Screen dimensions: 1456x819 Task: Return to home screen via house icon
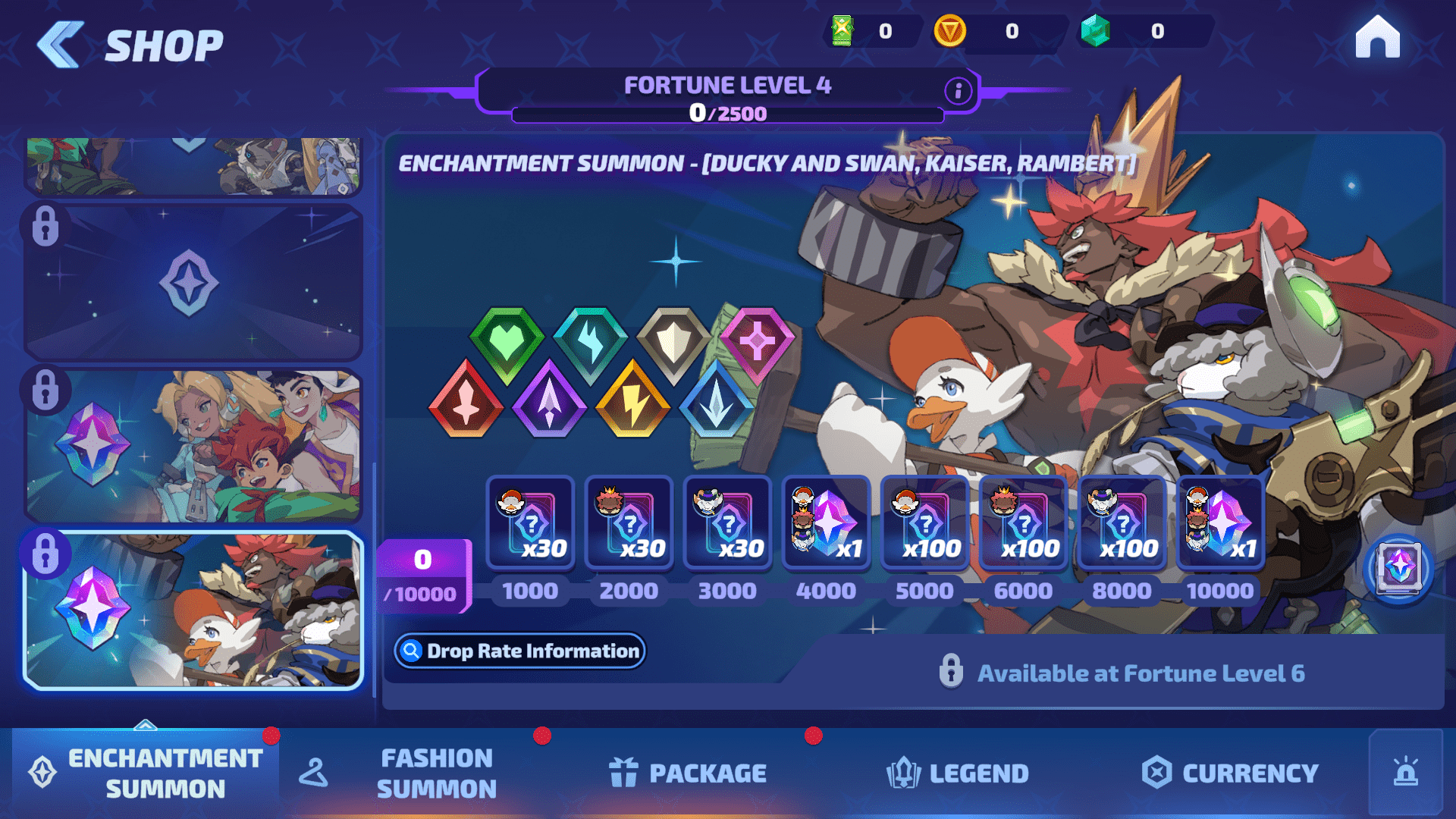(1377, 38)
